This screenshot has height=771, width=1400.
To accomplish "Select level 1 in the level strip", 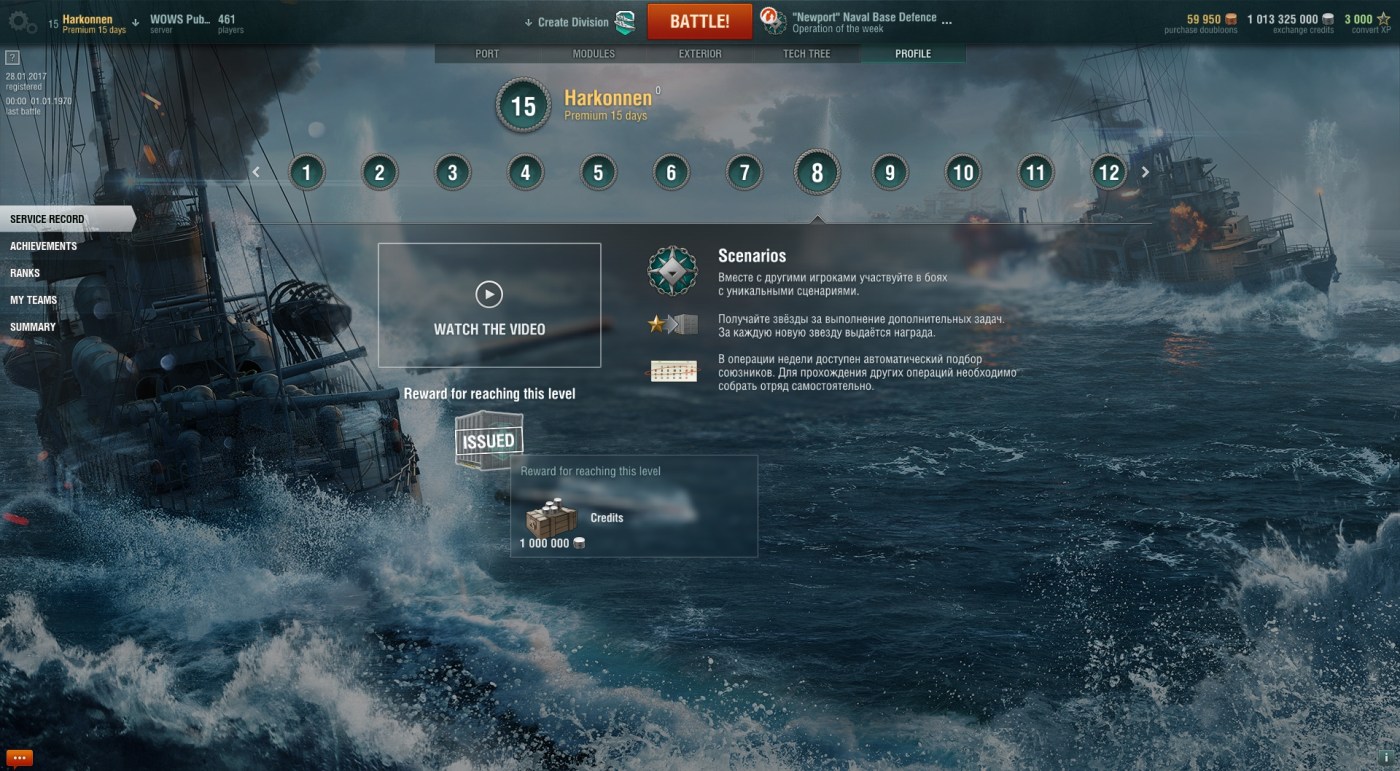I will click(x=306, y=173).
